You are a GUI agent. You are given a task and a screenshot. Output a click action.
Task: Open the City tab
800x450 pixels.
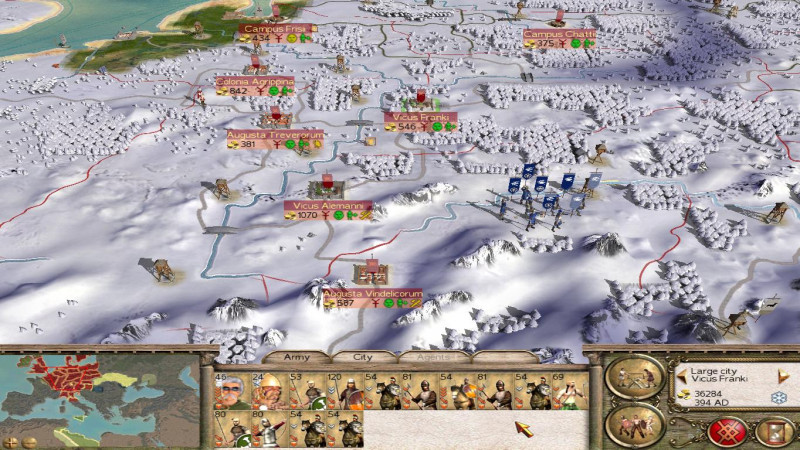pyautogui.click(x=365, y=356)
